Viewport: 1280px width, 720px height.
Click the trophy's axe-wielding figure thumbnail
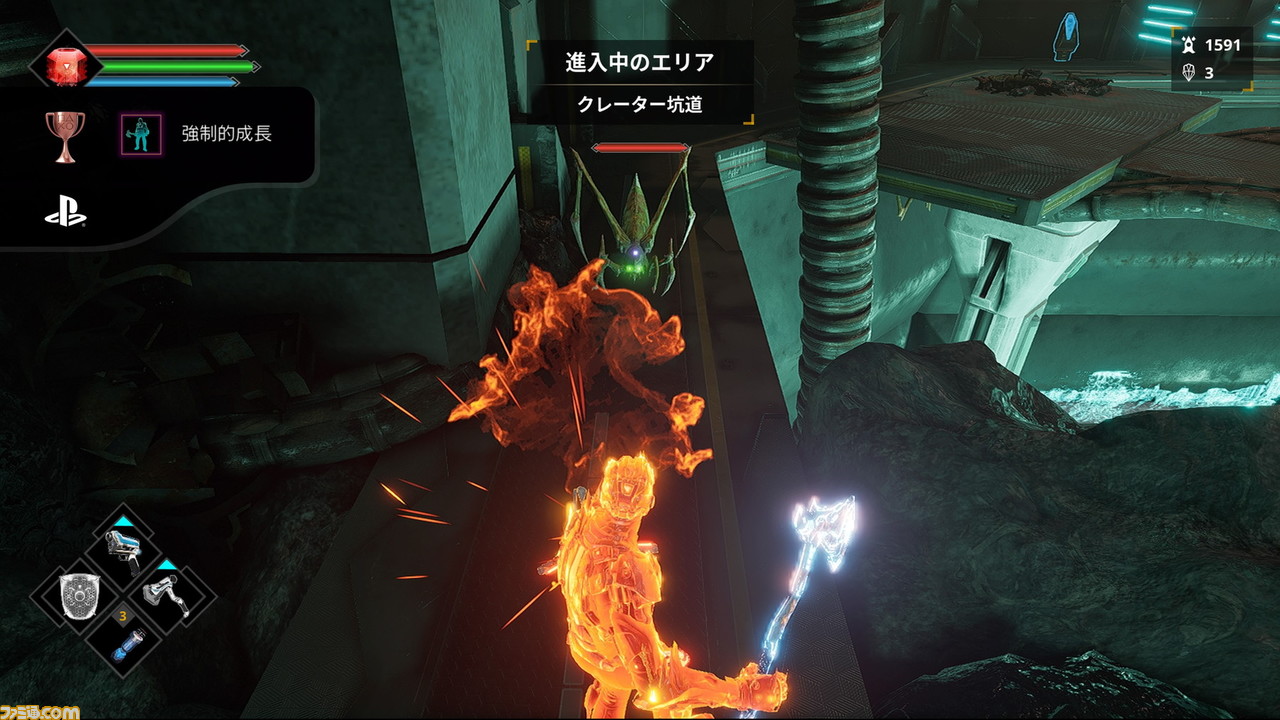pos(141,134)
